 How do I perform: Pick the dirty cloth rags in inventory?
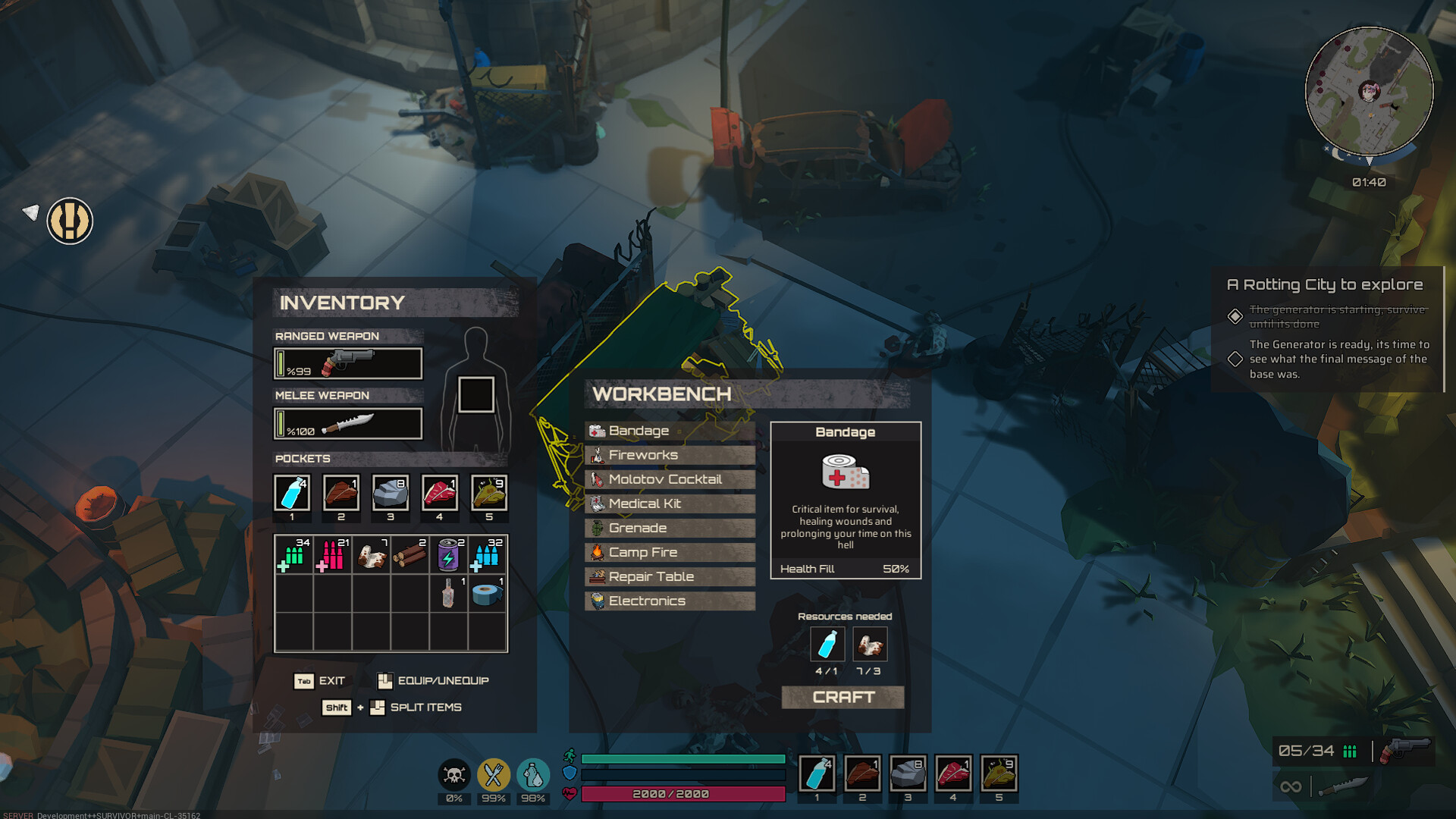tap(371, 555)
